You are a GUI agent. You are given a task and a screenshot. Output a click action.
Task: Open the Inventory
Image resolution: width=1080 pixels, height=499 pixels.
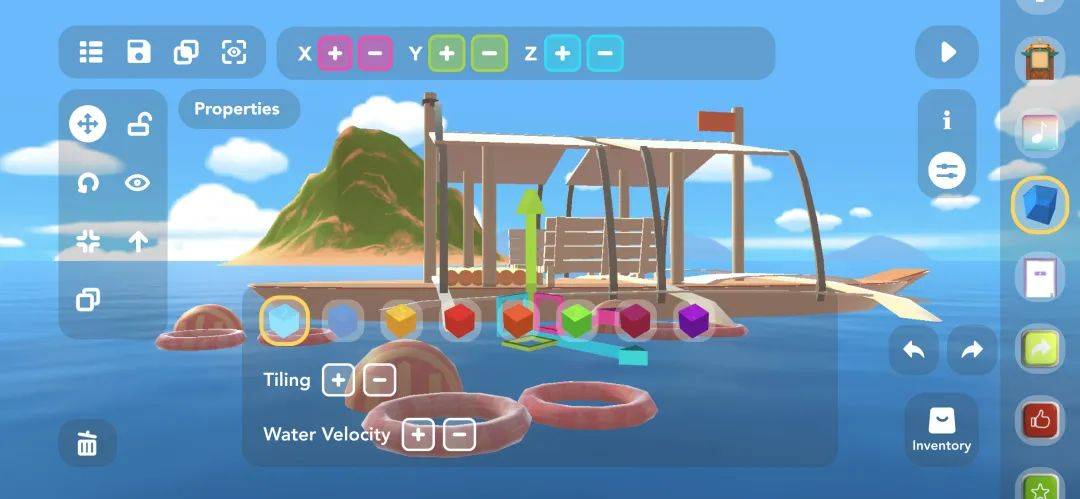click(941, 430)
